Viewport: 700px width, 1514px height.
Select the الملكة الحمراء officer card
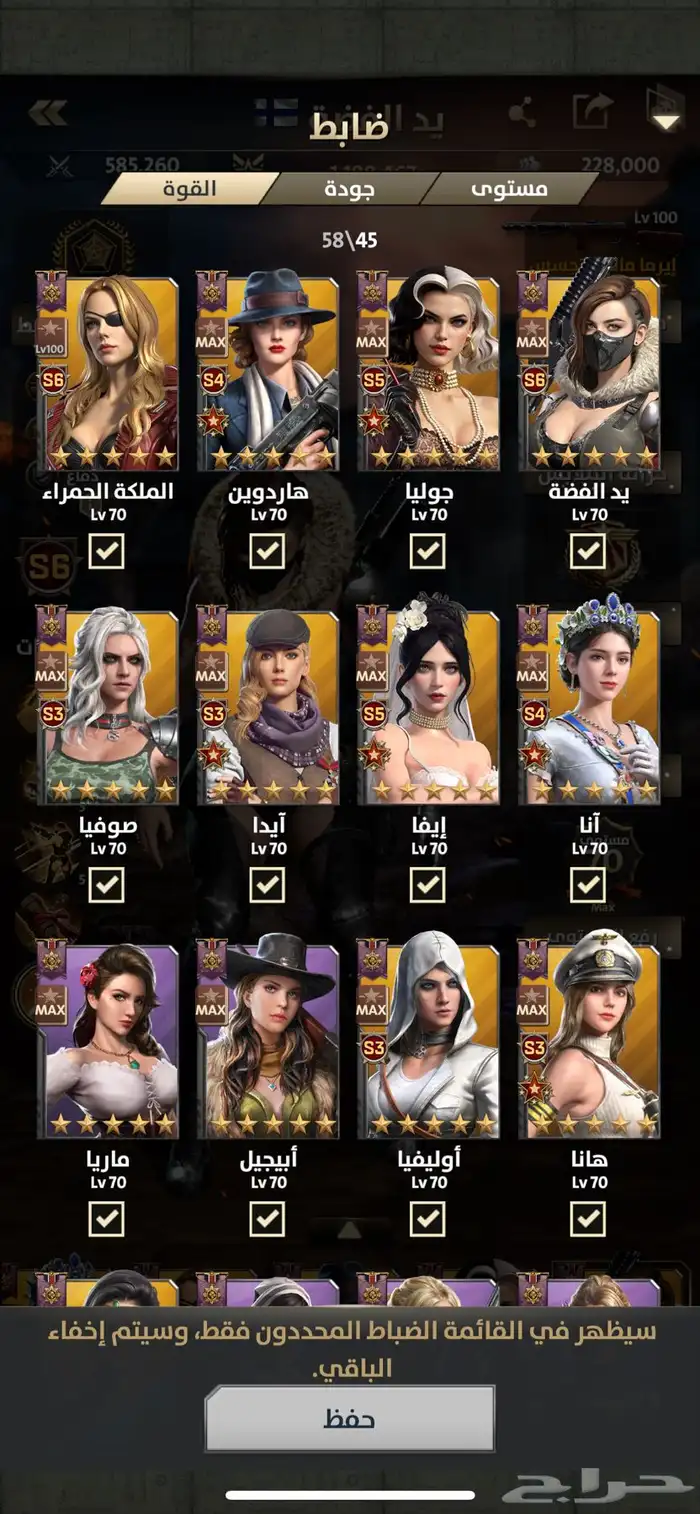(107, 372)
